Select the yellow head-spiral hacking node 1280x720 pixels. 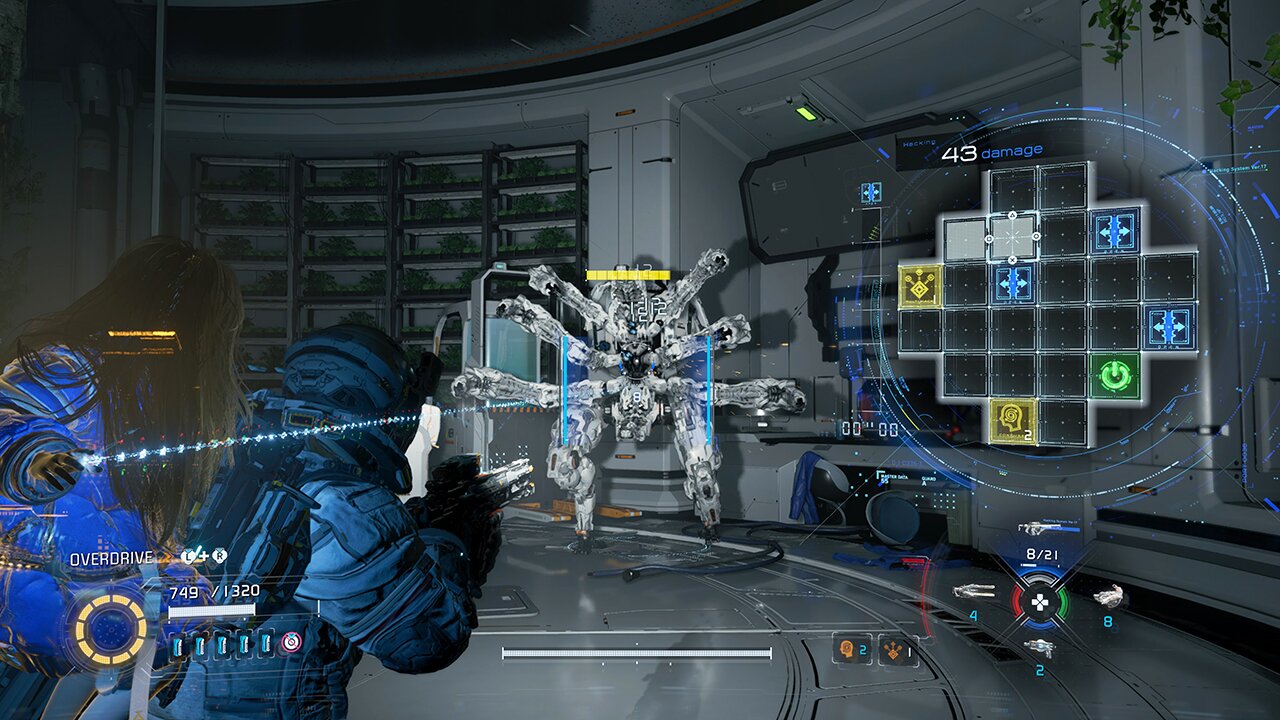click(x=1013, y=421)
